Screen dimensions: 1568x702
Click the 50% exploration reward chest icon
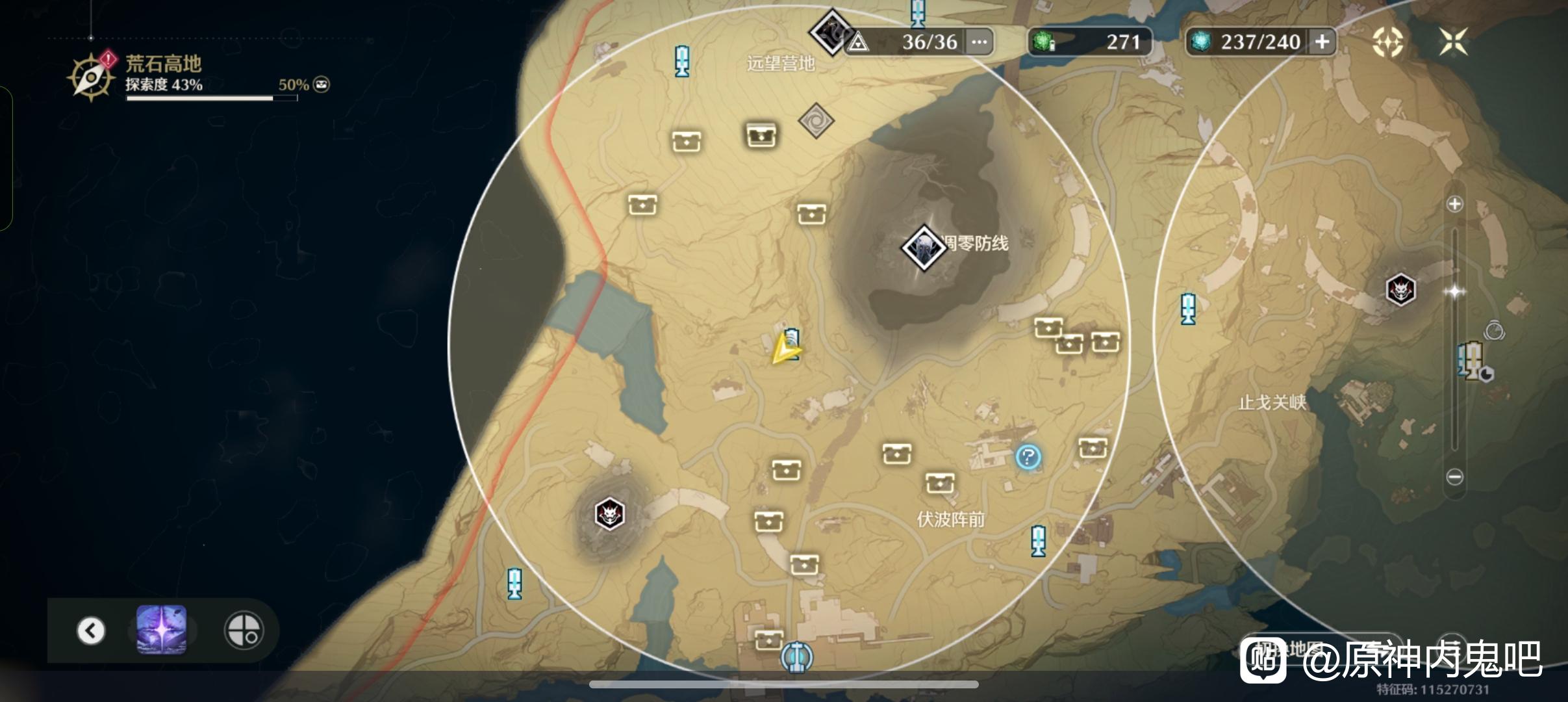pyautogui.click(x=322, y=84)
